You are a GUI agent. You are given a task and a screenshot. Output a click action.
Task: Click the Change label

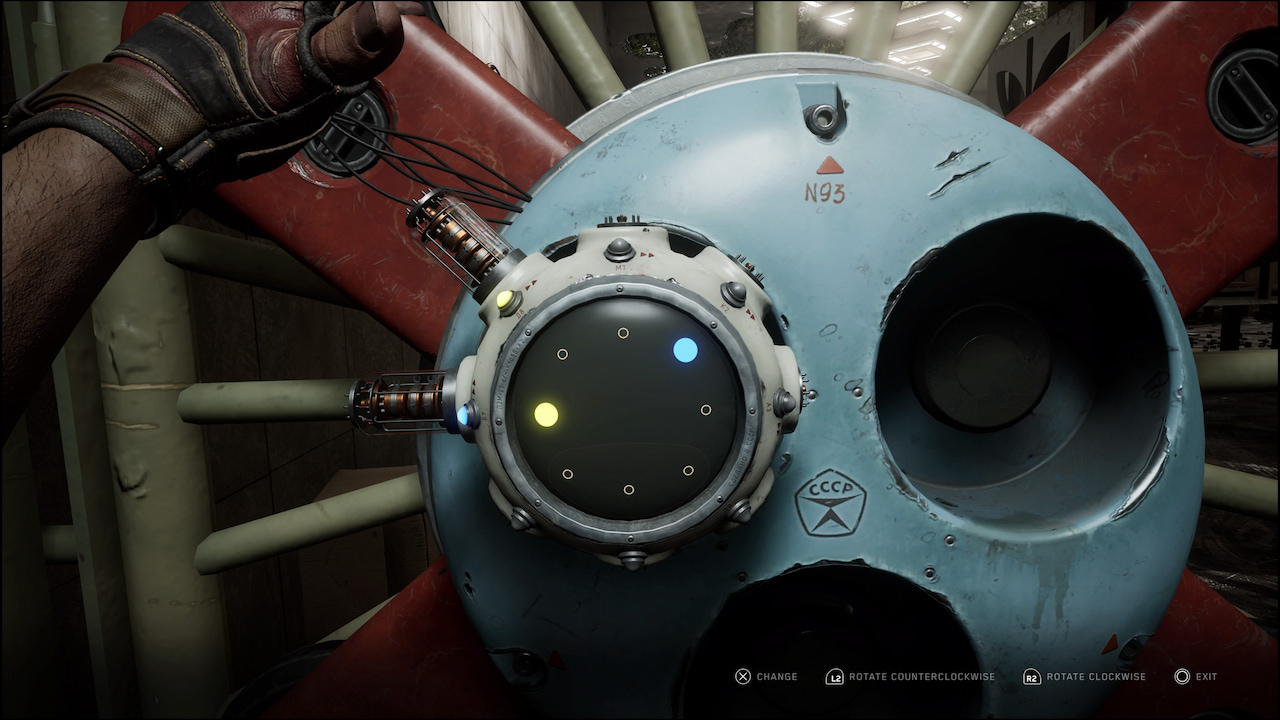(x=775, y=676)
